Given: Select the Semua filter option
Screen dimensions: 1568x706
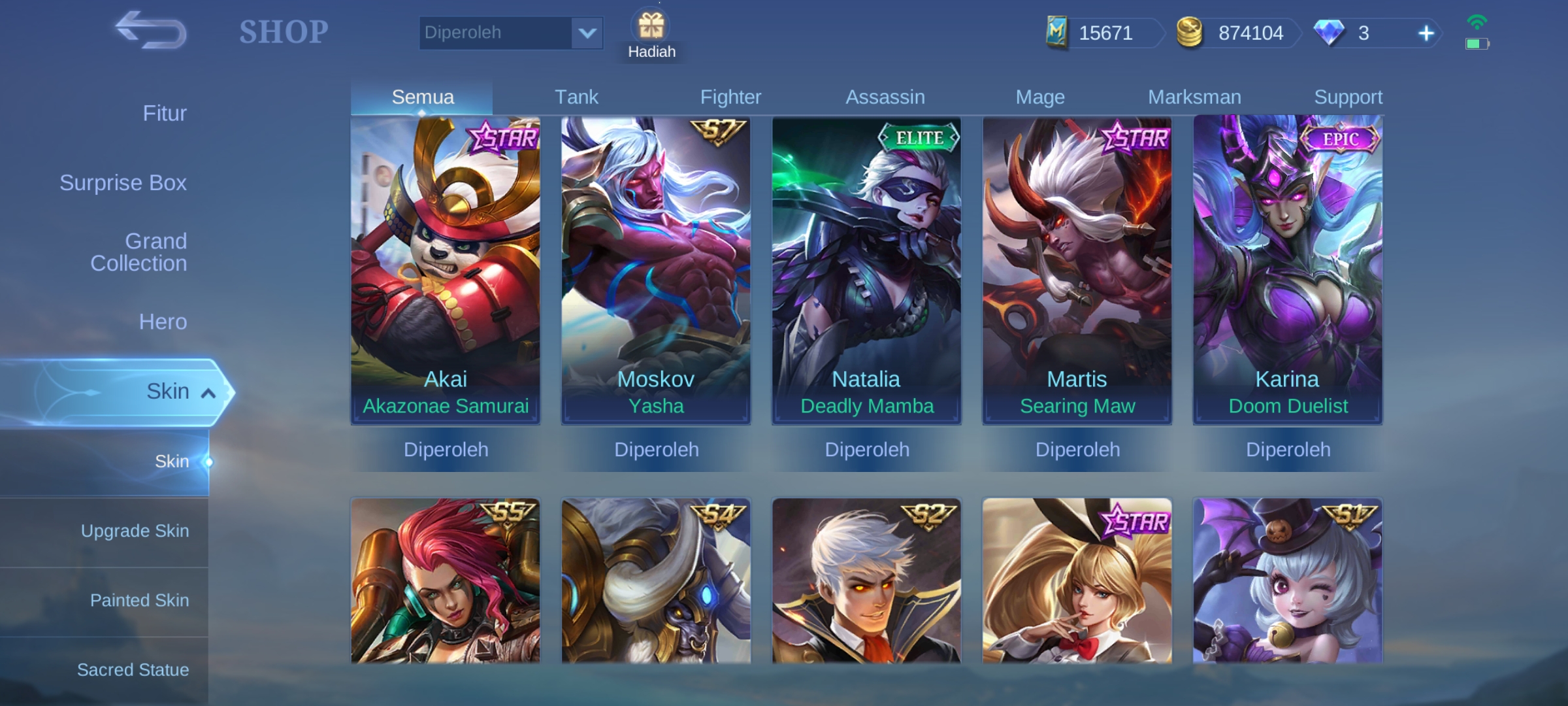Looking at the screenshot, I should click(x=422, y=96).
